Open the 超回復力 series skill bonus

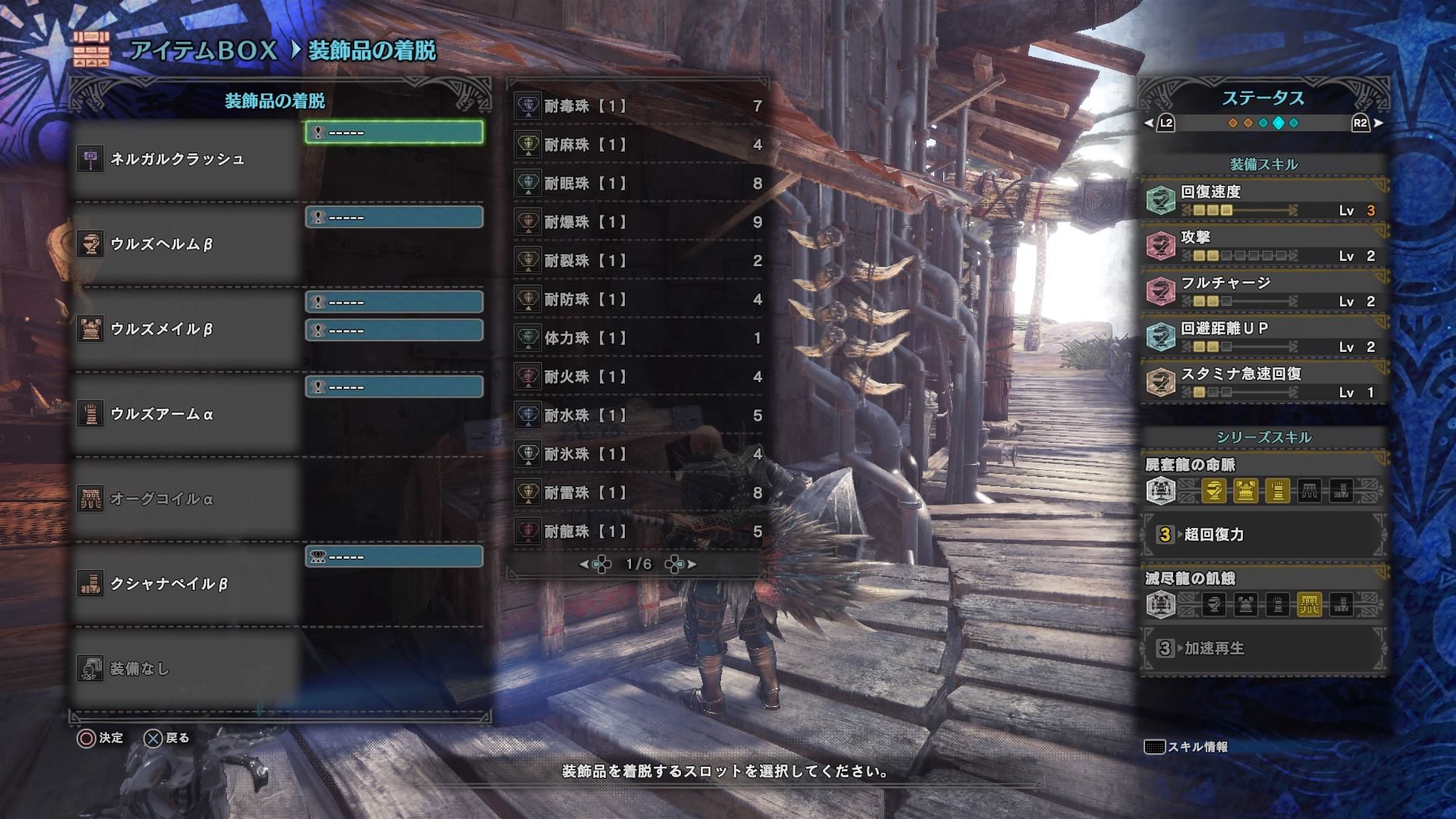coord(1263,535)
